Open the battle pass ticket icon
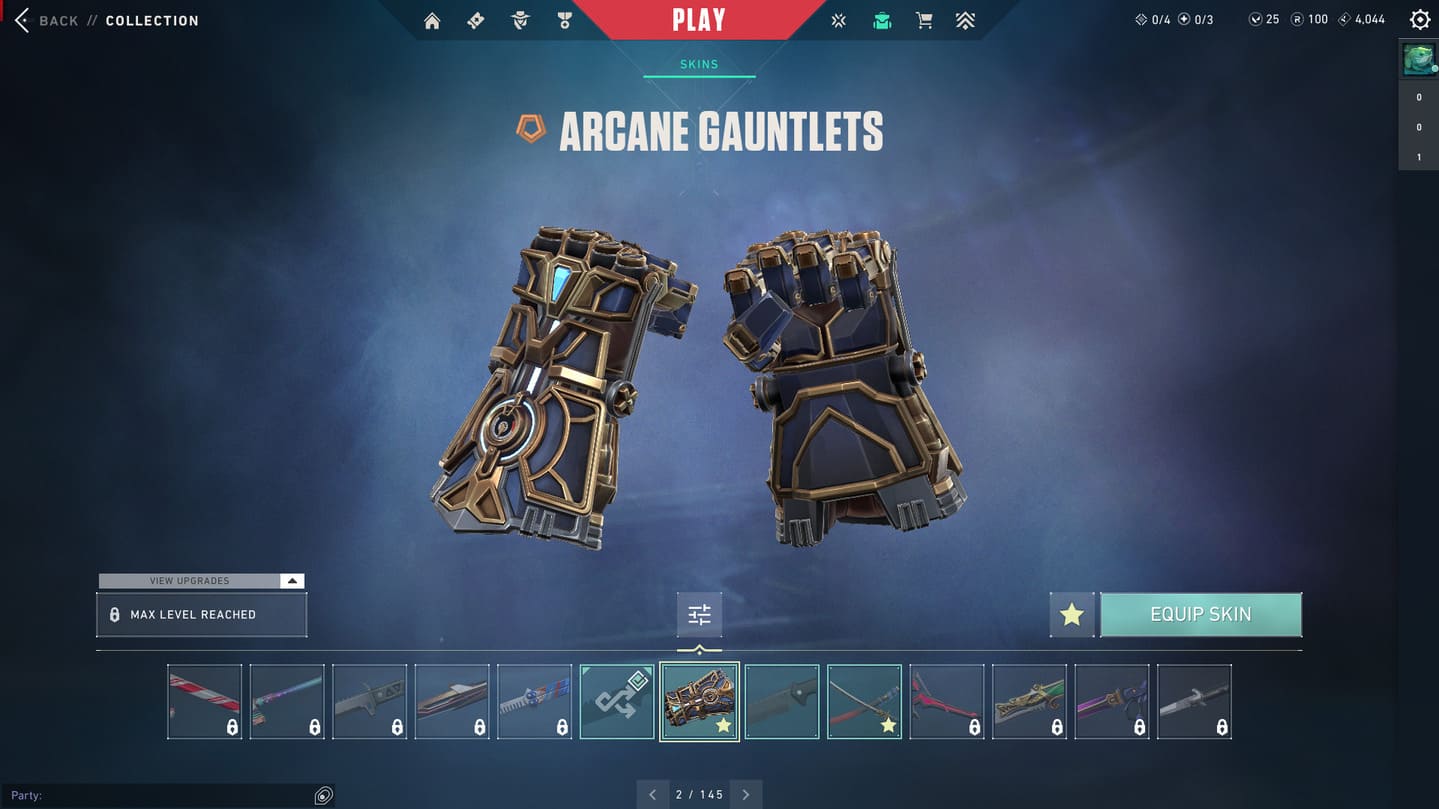1439x809 pixels. (x=476, y=21)
